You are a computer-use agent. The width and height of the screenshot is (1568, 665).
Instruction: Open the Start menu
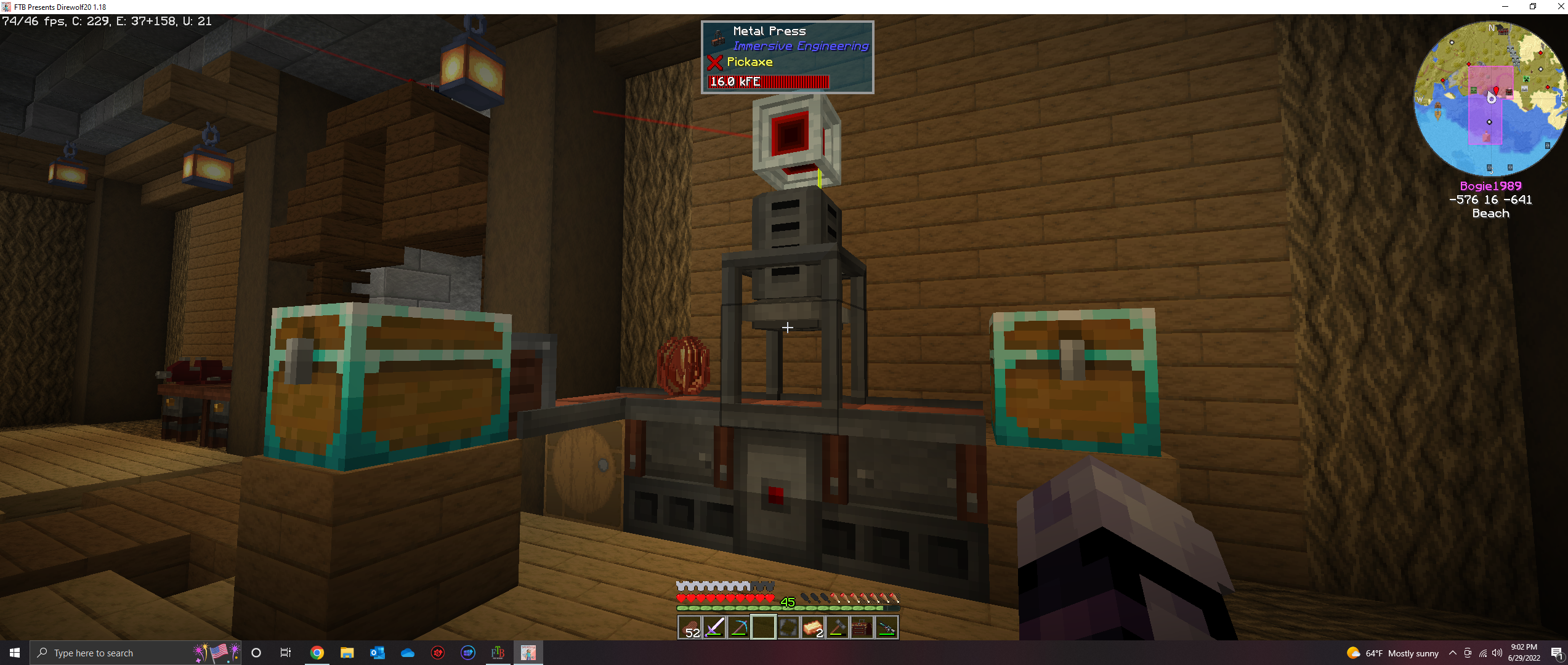point(13,652)
